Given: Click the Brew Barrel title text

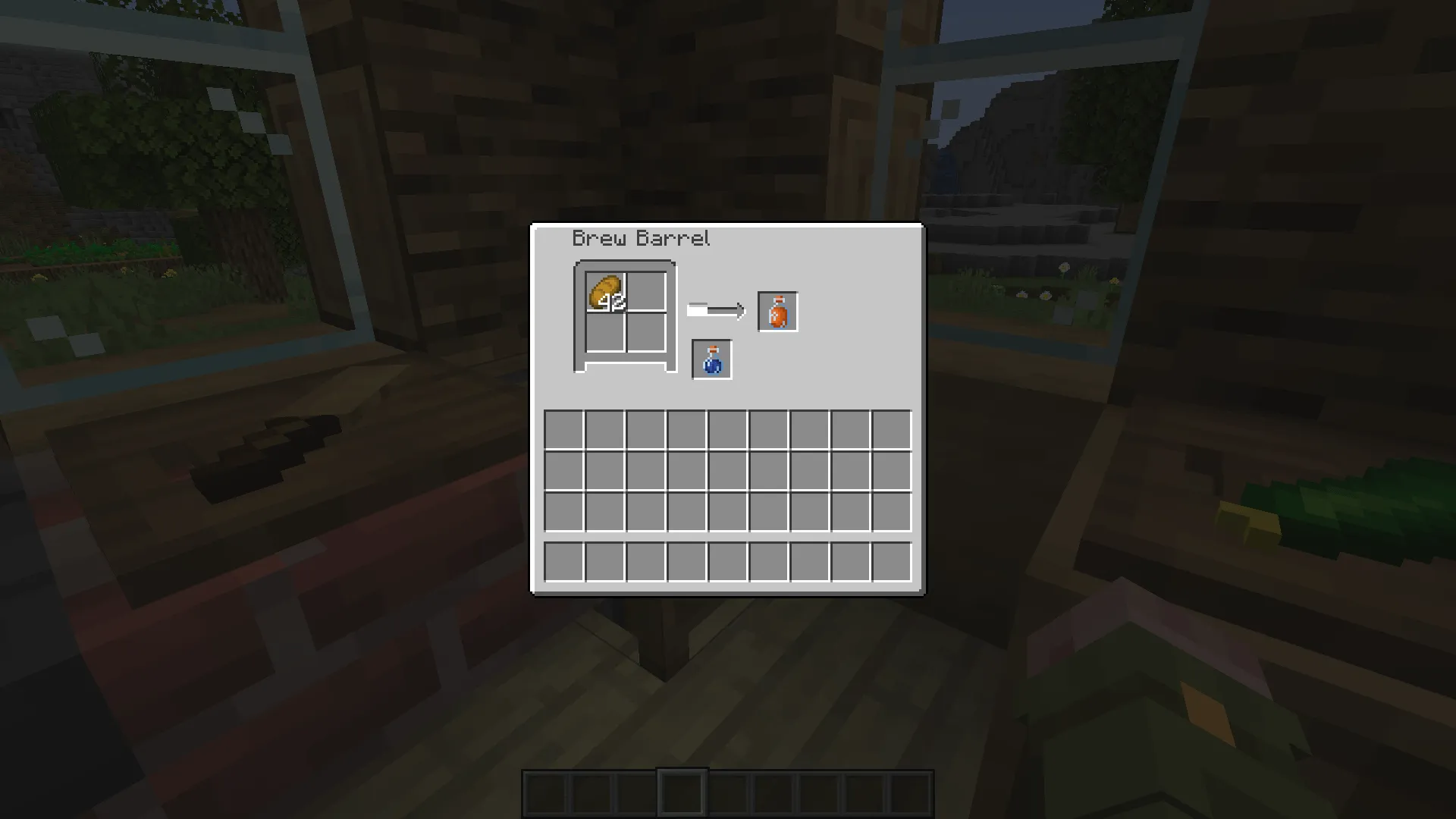Looking at the screenshot, I should (x=641, y=237).
